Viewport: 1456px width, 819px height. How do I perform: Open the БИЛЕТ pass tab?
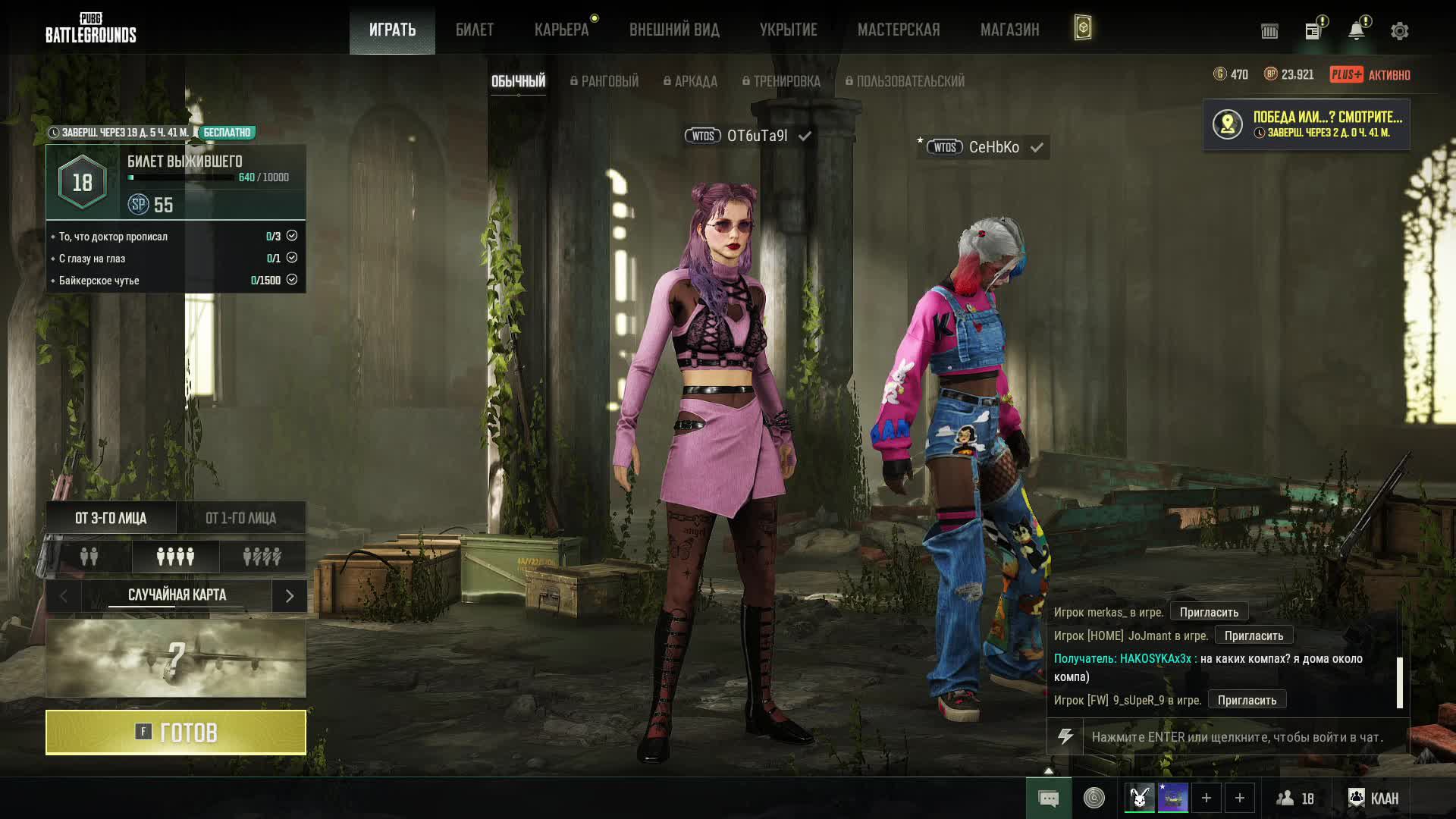pos(475,30)
